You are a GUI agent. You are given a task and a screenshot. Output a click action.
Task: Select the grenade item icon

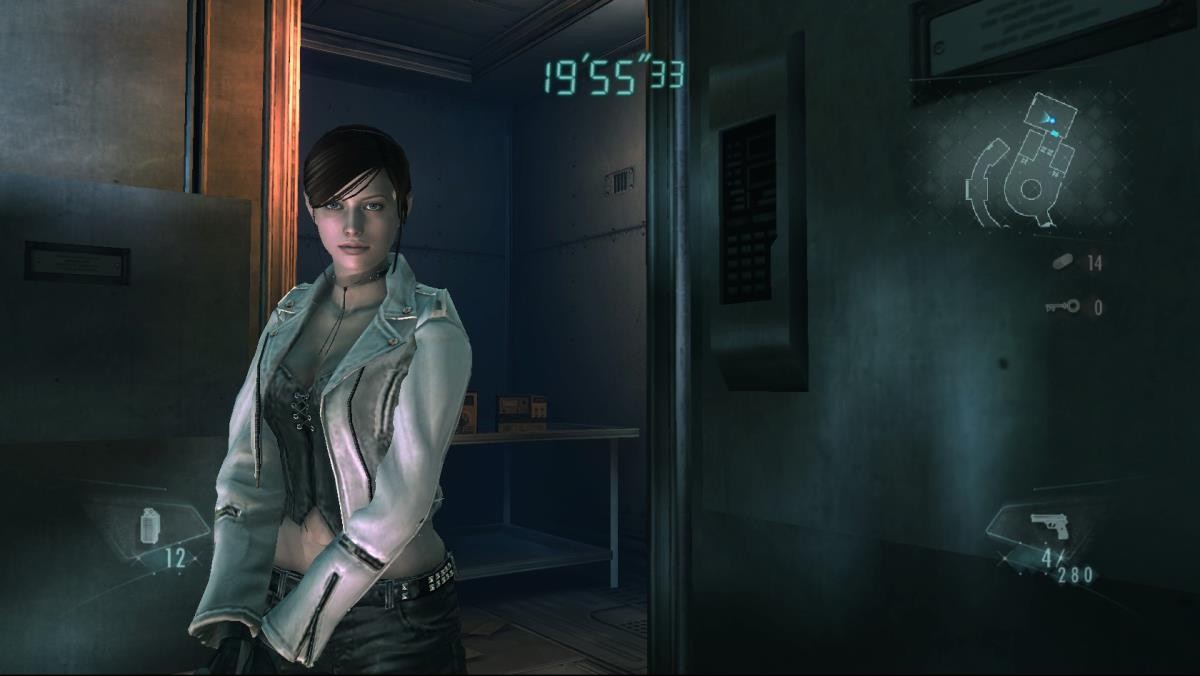click(150, 525)
